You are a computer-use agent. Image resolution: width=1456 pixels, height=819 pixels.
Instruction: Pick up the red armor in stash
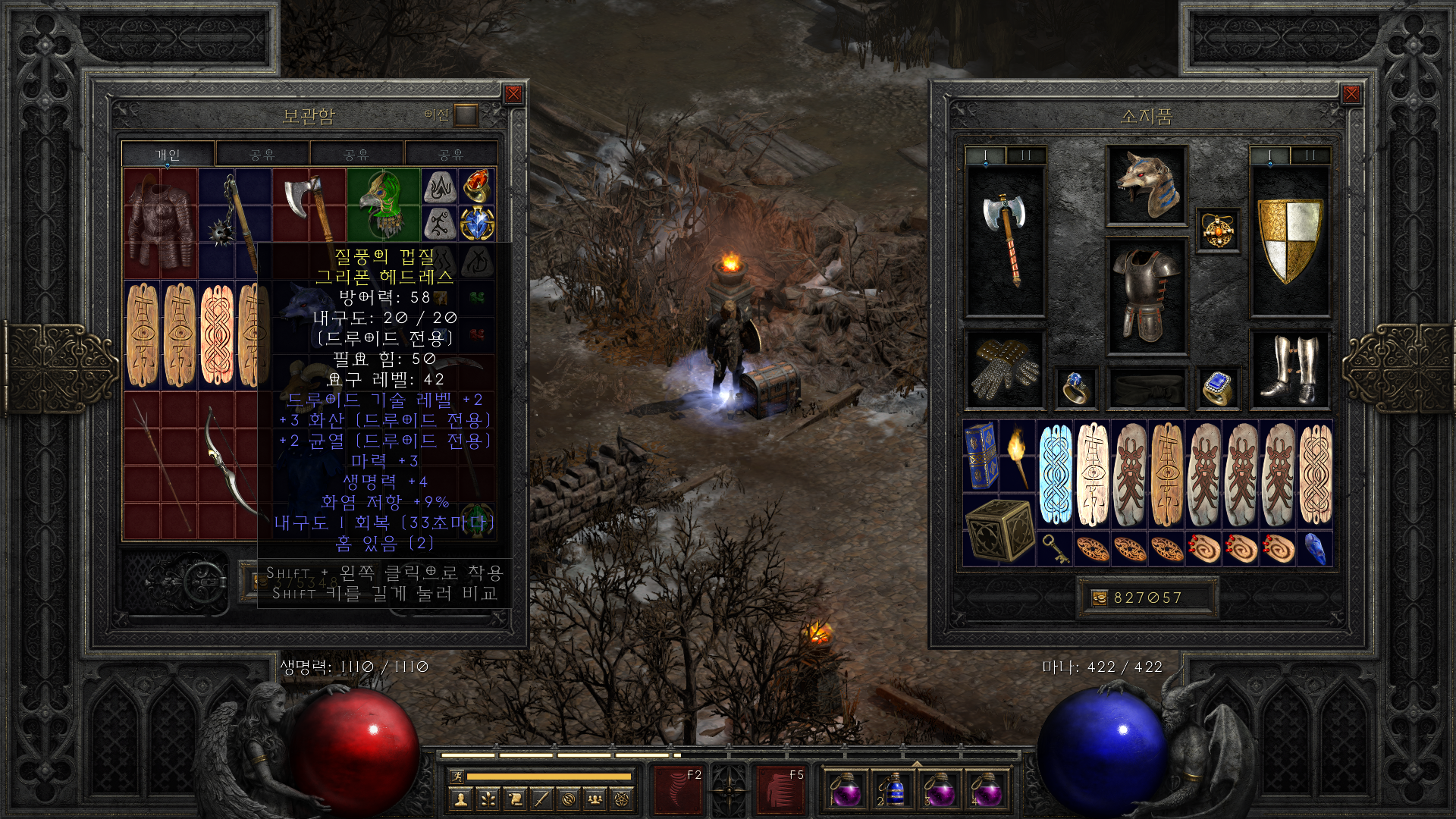160,223
